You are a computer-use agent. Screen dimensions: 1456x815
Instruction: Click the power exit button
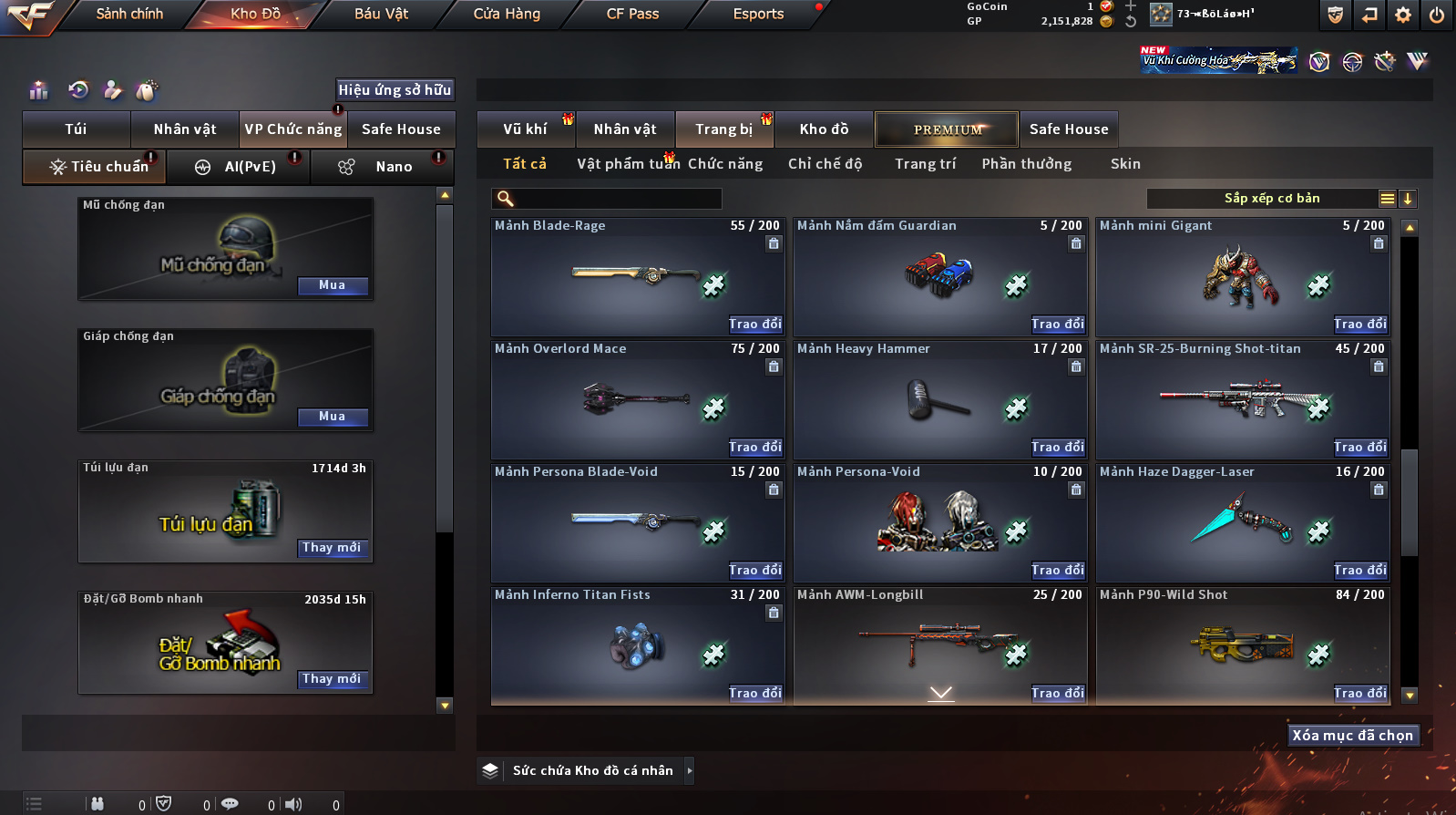1437,15
